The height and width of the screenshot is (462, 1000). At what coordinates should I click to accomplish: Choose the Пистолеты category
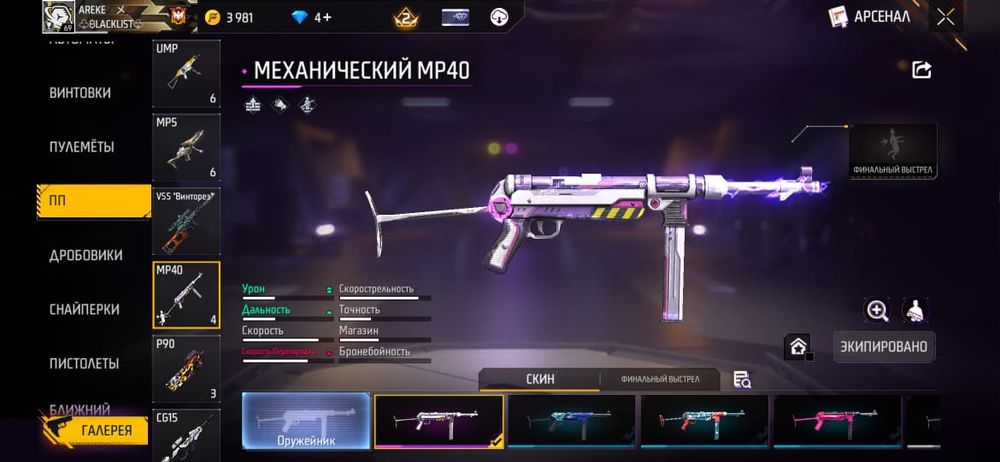click(x=84, y=363)
